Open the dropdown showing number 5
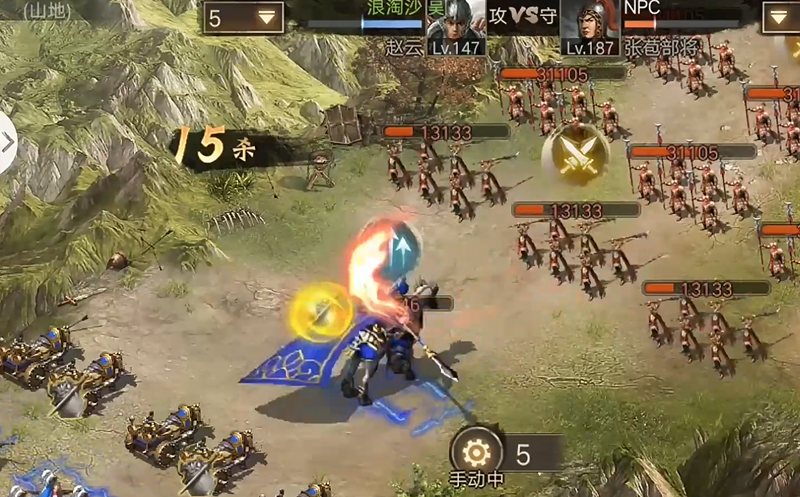 243,18
